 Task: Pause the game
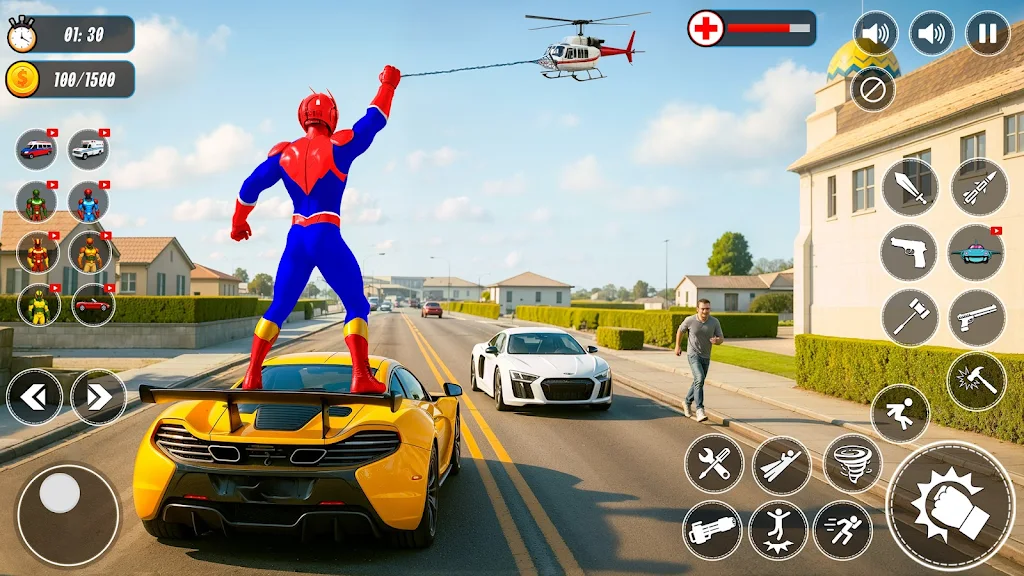(x=987, y=33)
